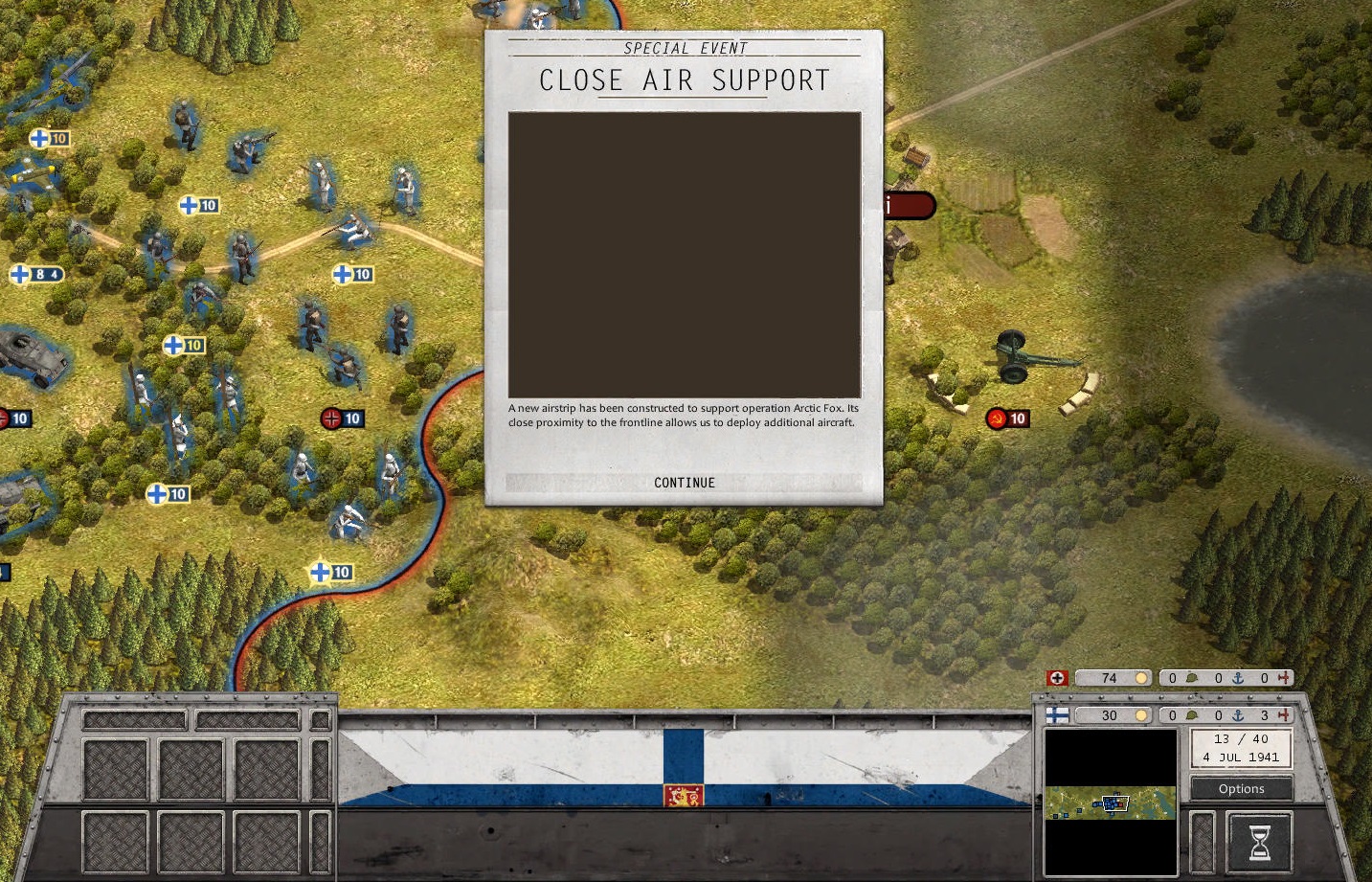The image size is (1372, 882).
Task: Select the Finnish unit marked 8 4
Action: [38, 276]
